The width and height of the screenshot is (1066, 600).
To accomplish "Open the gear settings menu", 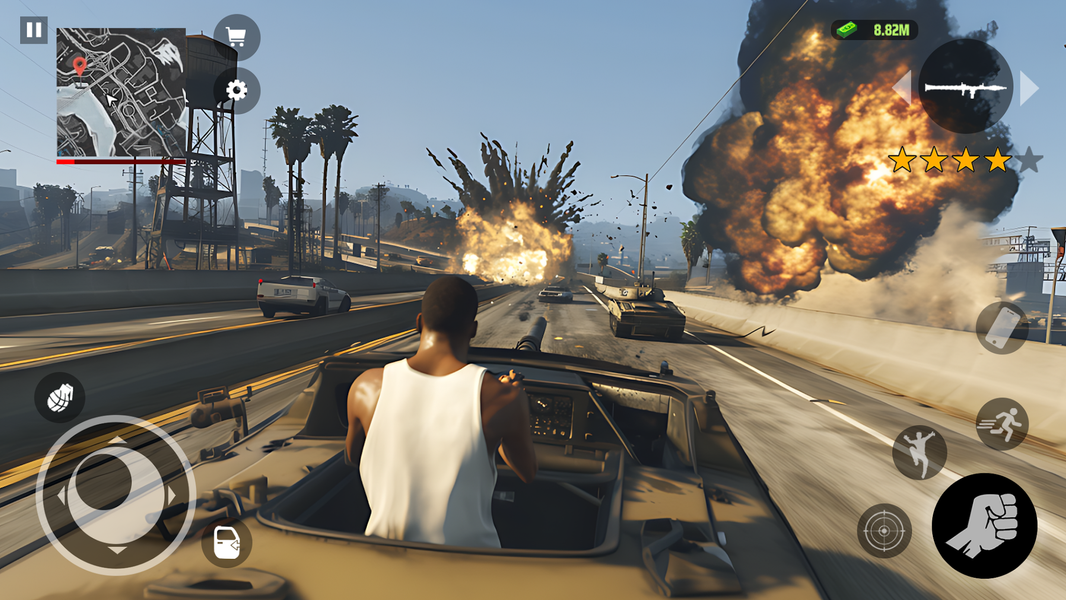I will (x=236, y=91).
